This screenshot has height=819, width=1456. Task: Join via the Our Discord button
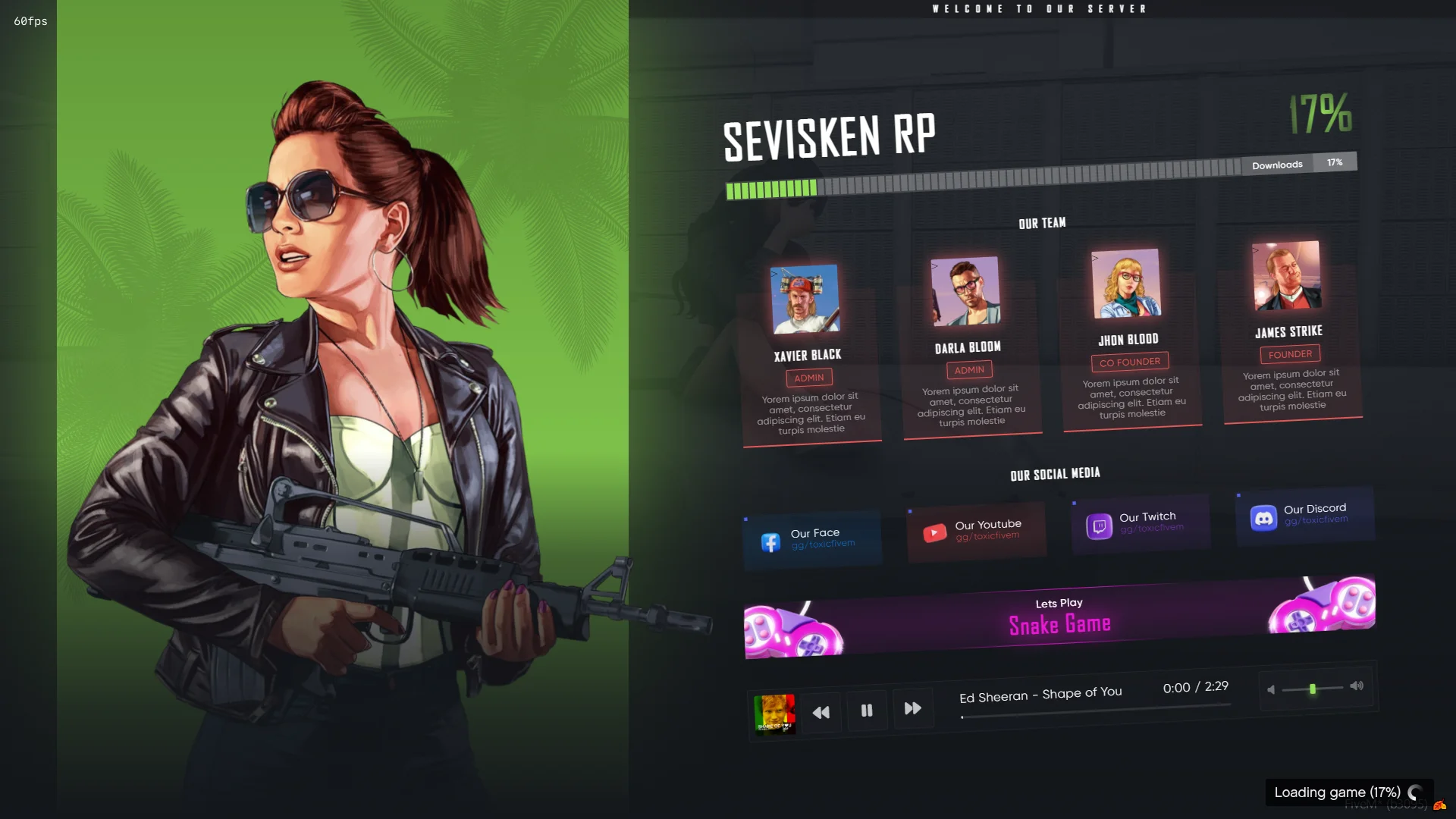(x=1305, y=516)
